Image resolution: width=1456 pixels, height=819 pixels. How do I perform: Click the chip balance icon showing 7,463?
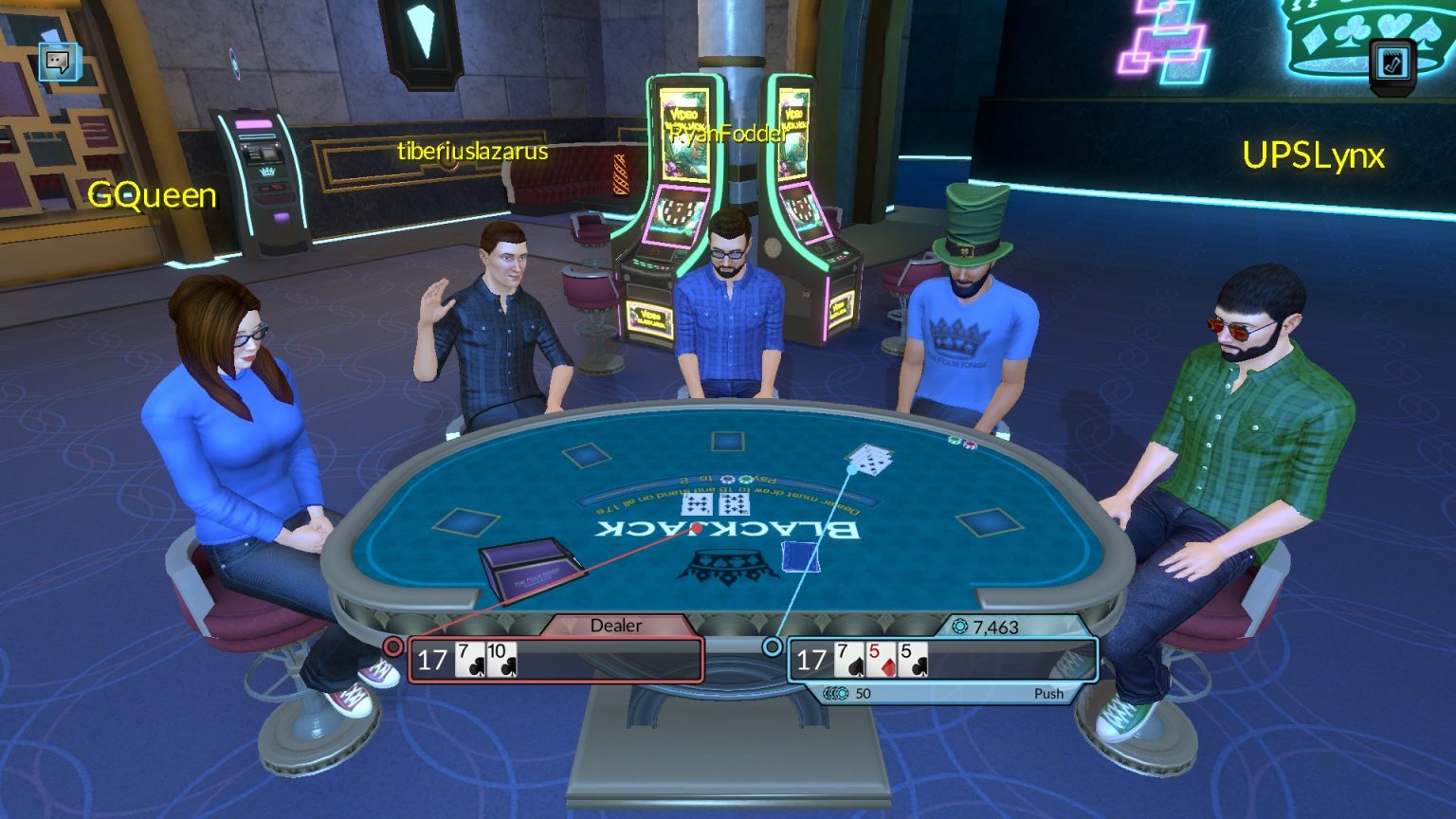[x=961, y=624]
